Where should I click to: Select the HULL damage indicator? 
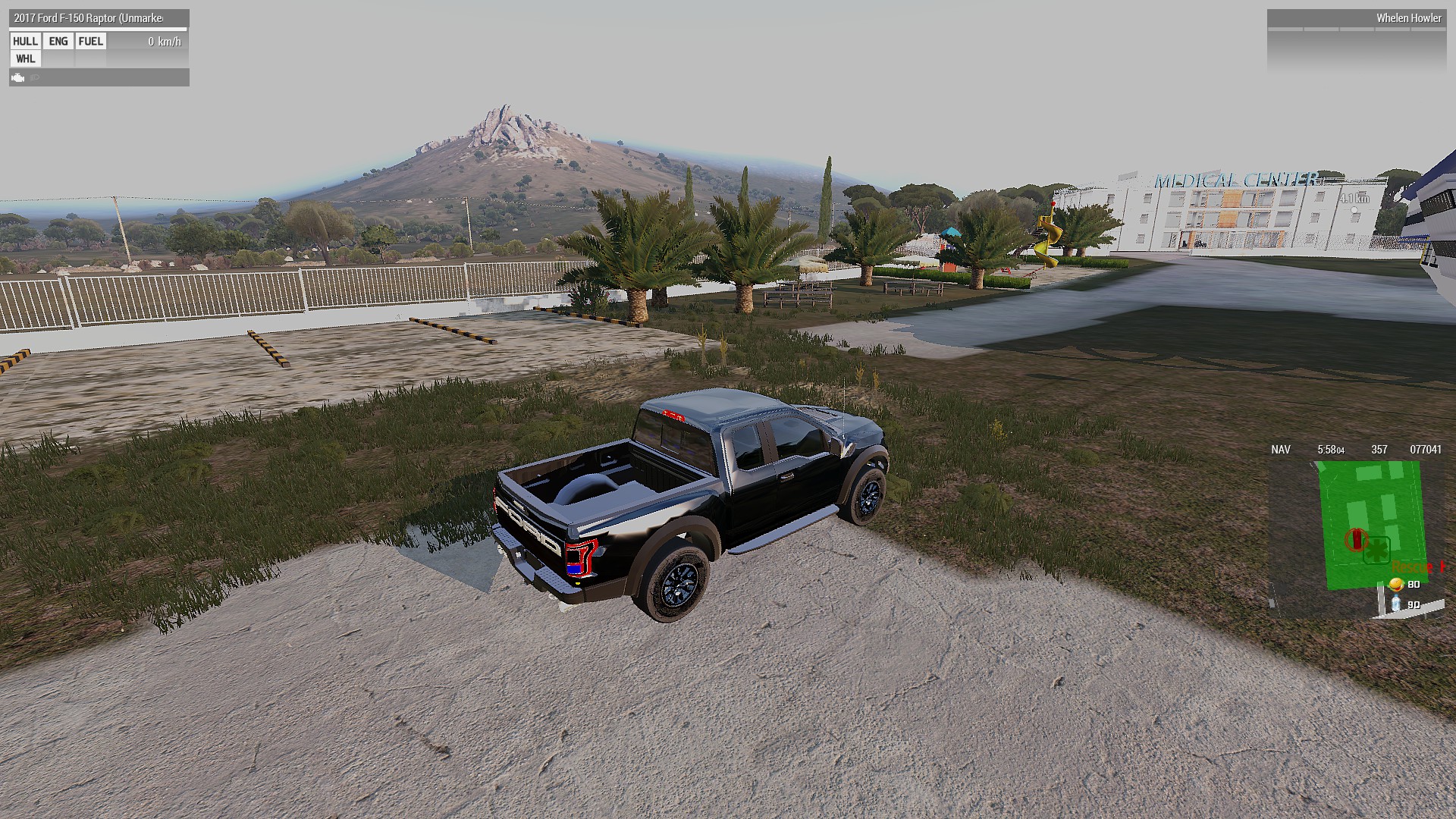click(x=25, y=42)
